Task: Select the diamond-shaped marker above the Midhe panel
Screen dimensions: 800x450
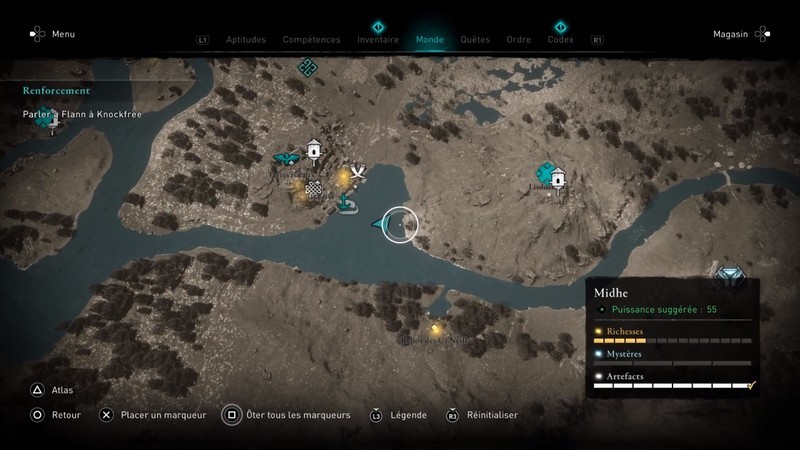Action: coord(729,274)
